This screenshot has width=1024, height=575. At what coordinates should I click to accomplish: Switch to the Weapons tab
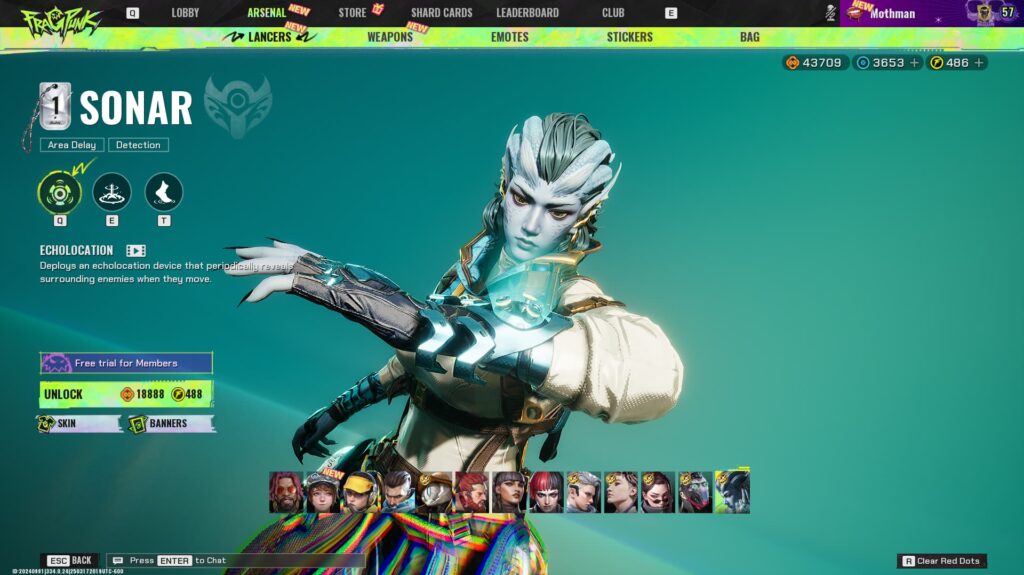coord(390,37)
